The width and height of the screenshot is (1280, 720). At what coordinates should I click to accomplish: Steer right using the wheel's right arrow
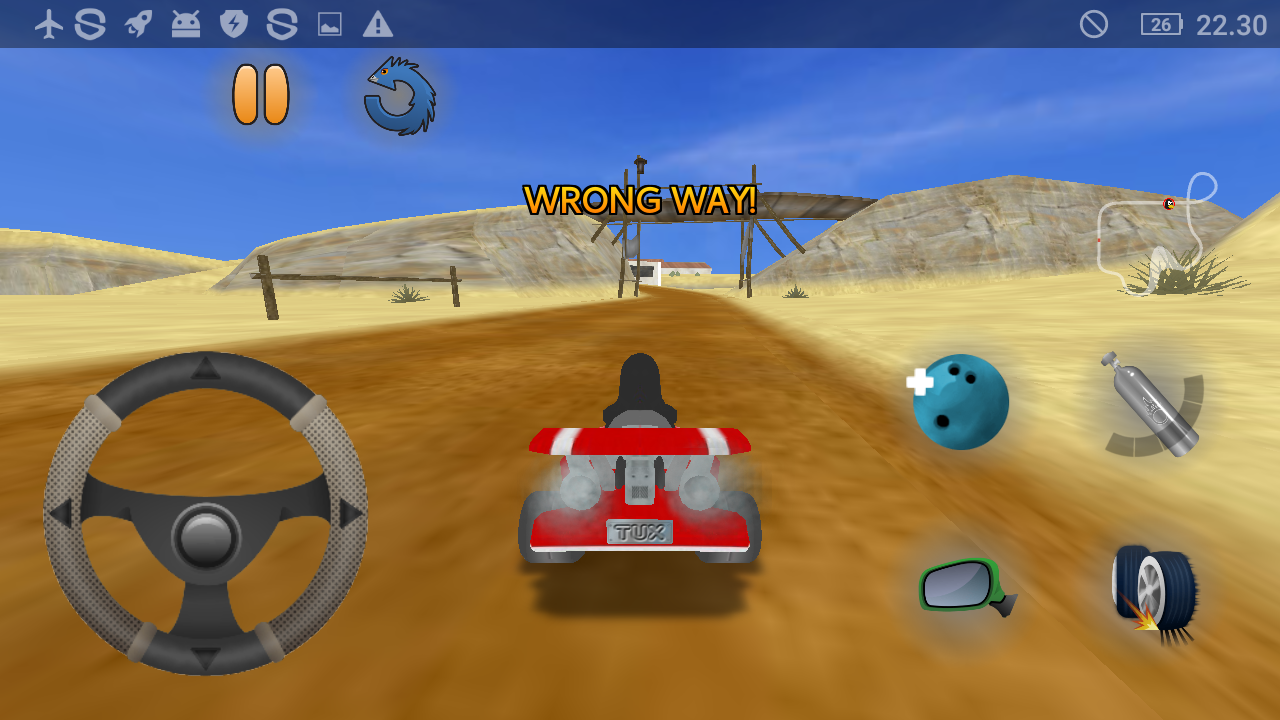click(351, 514)
